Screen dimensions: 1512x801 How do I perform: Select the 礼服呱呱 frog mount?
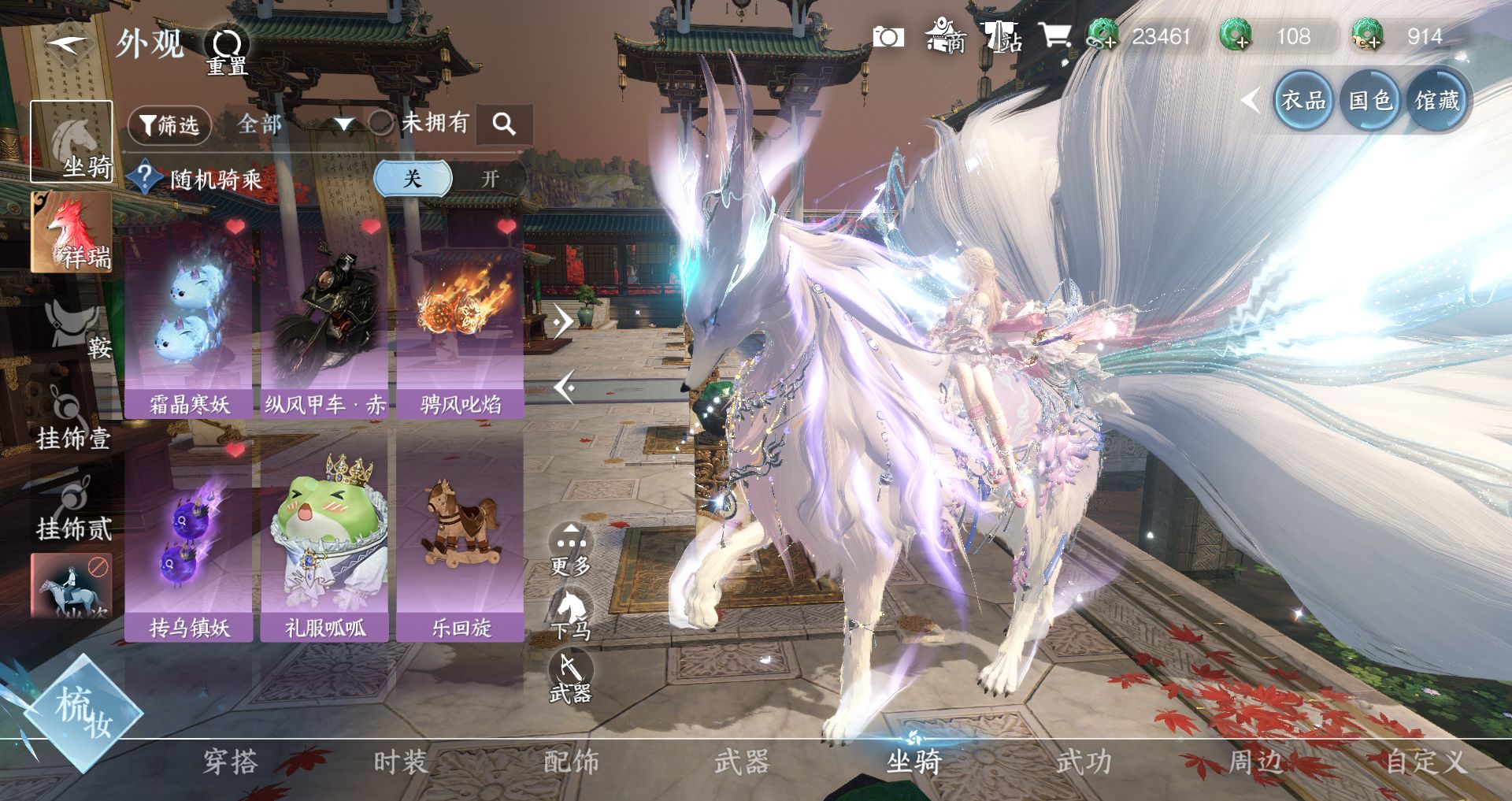pos(324,543)
